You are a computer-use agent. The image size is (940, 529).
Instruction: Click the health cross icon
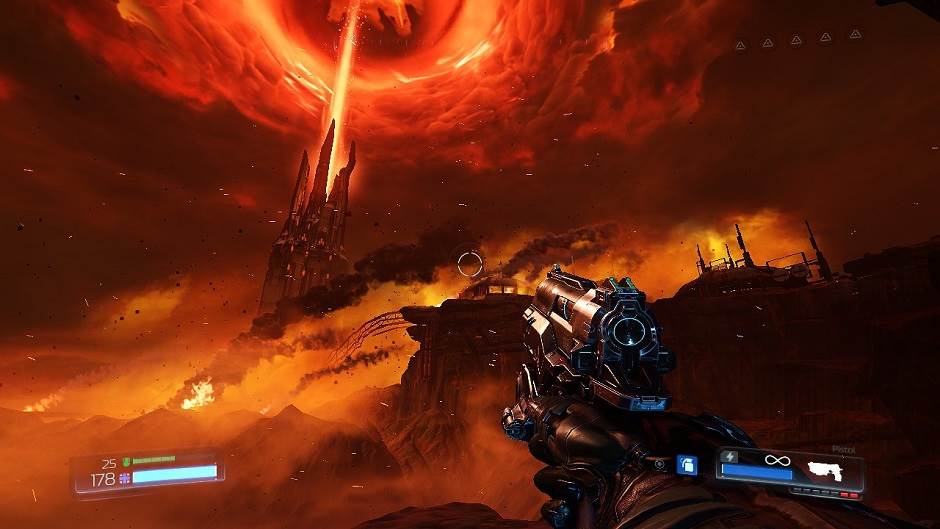pos(125,478)
